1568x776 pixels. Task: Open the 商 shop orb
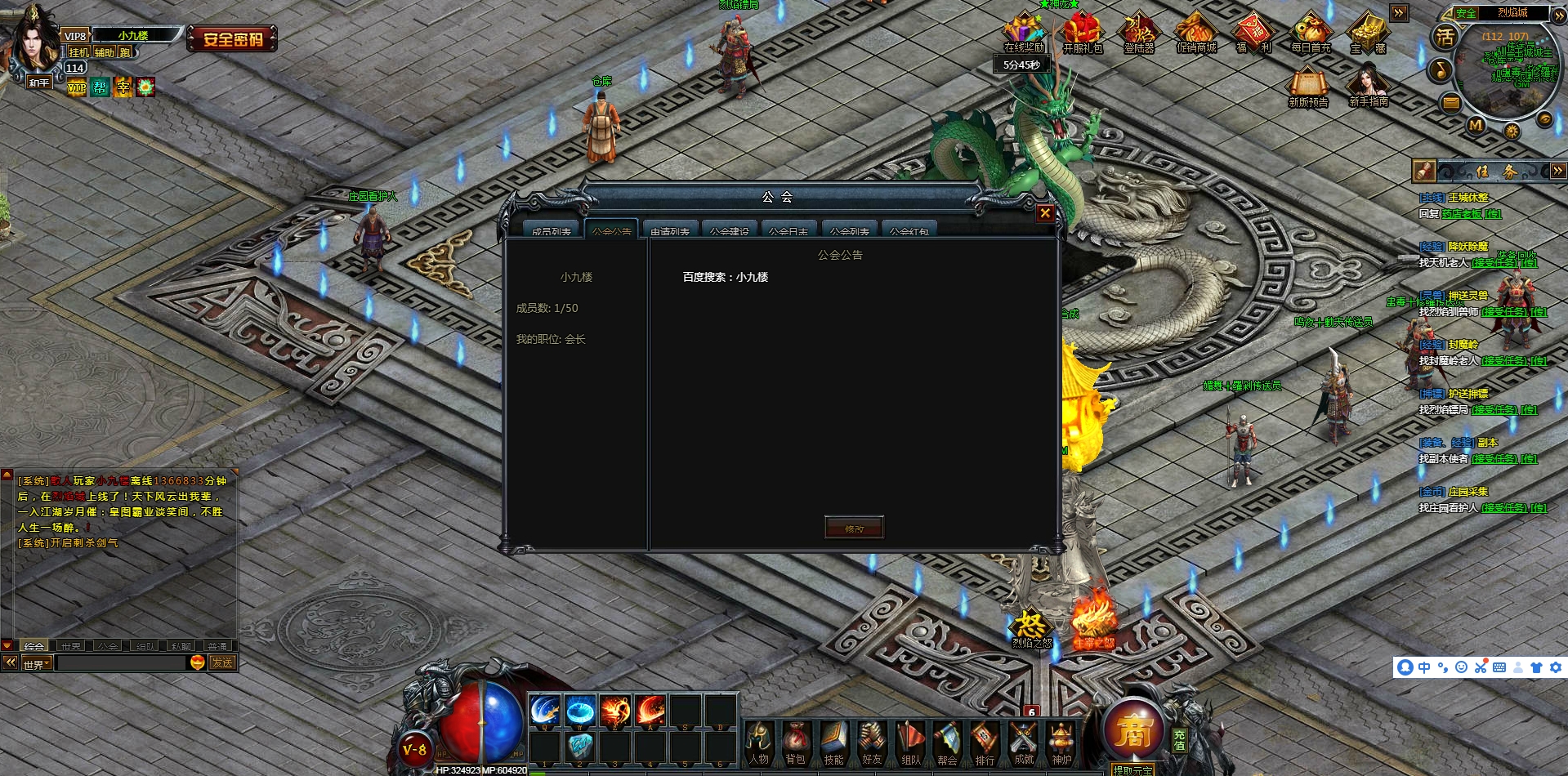click(1133, 730)
